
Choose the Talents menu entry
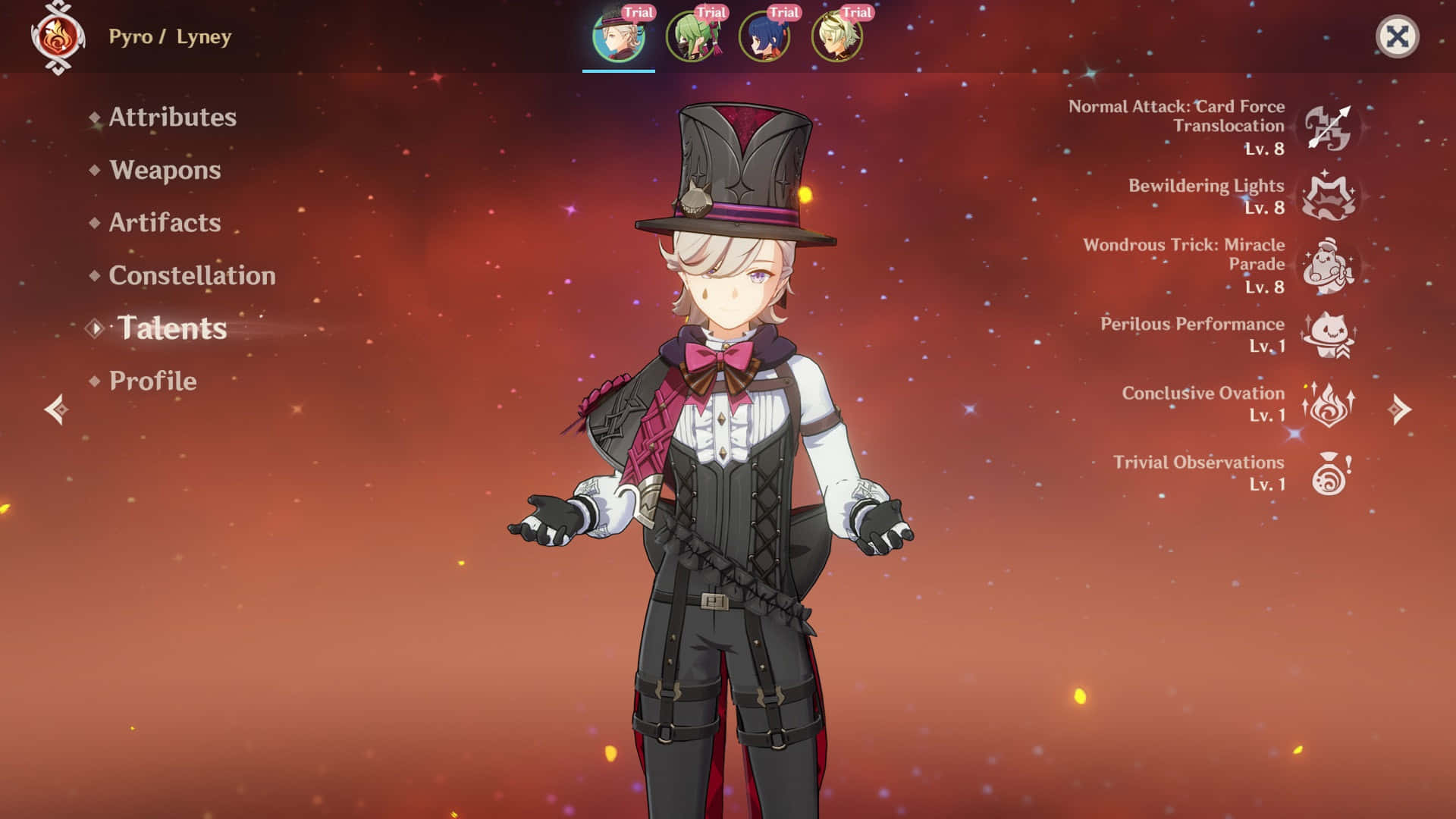(172, 328)
